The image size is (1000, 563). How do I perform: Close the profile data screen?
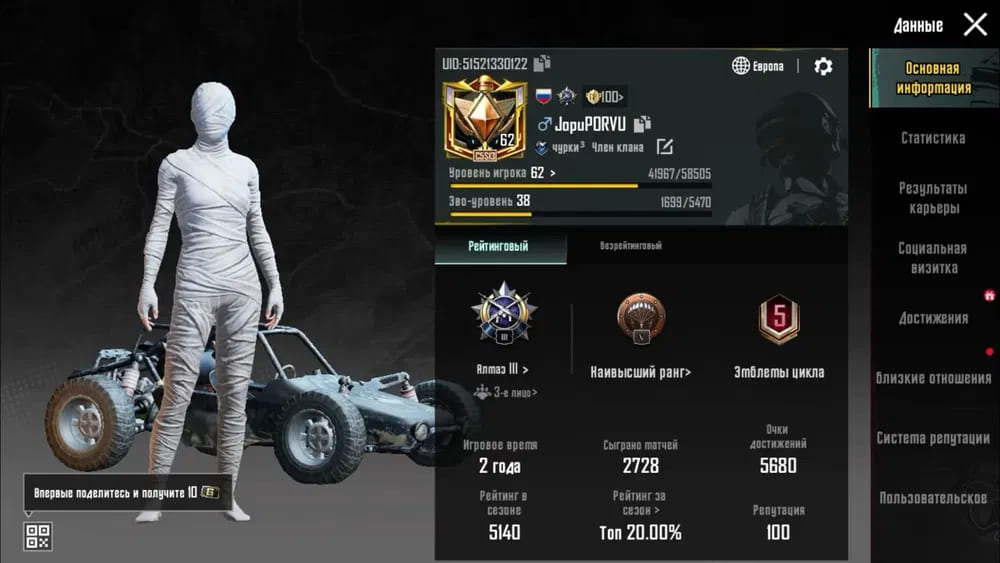click(975, 25)
